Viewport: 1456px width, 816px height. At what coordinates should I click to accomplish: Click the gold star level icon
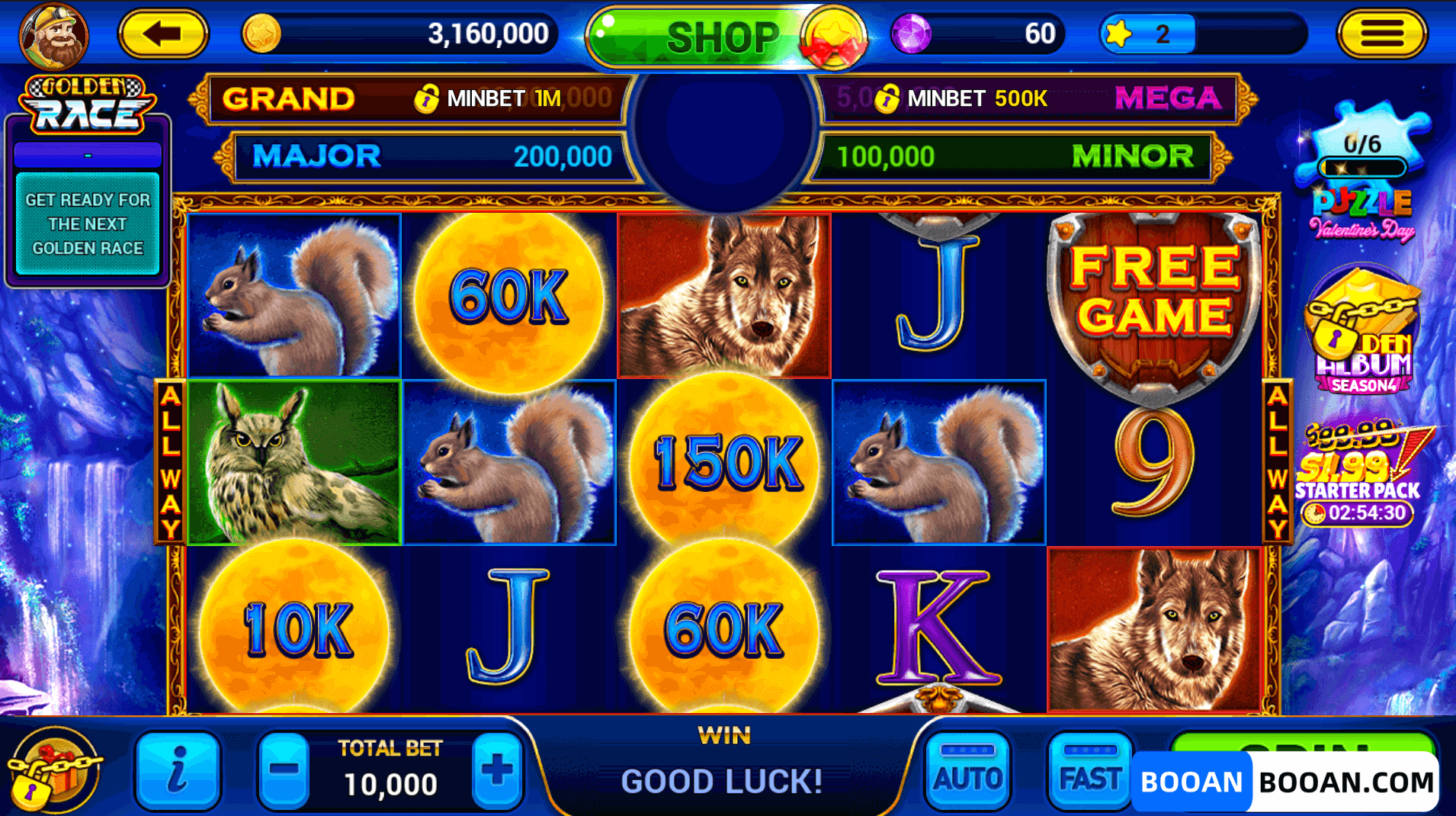click(x=1121, y=32)
